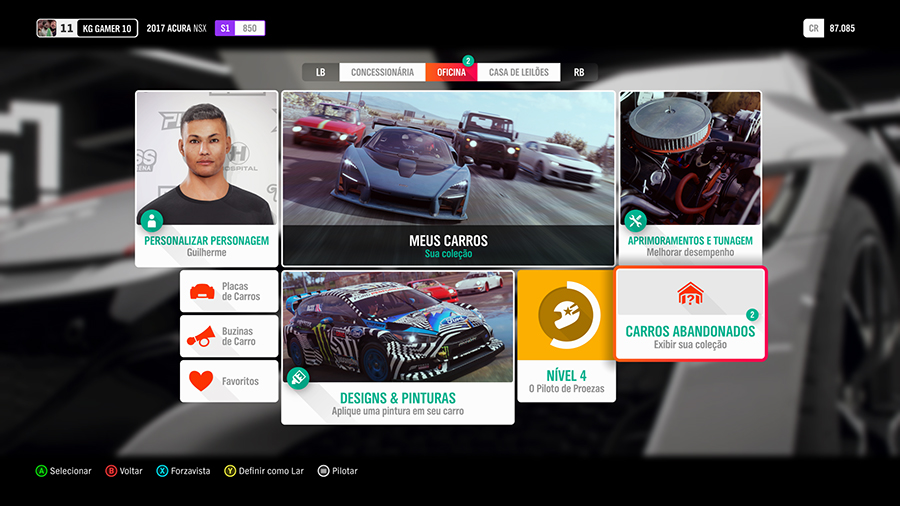Select Buzinas de Carro option
This screenshot has width=900, height=506.
pyautogui.click(x=229, y=337)
